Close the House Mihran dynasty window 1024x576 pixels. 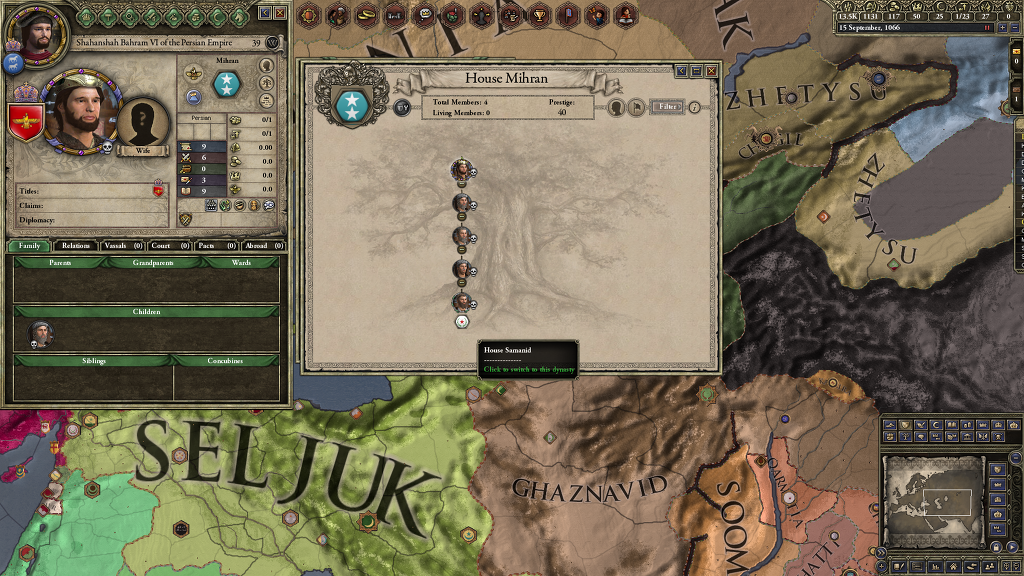coord(711,71)
